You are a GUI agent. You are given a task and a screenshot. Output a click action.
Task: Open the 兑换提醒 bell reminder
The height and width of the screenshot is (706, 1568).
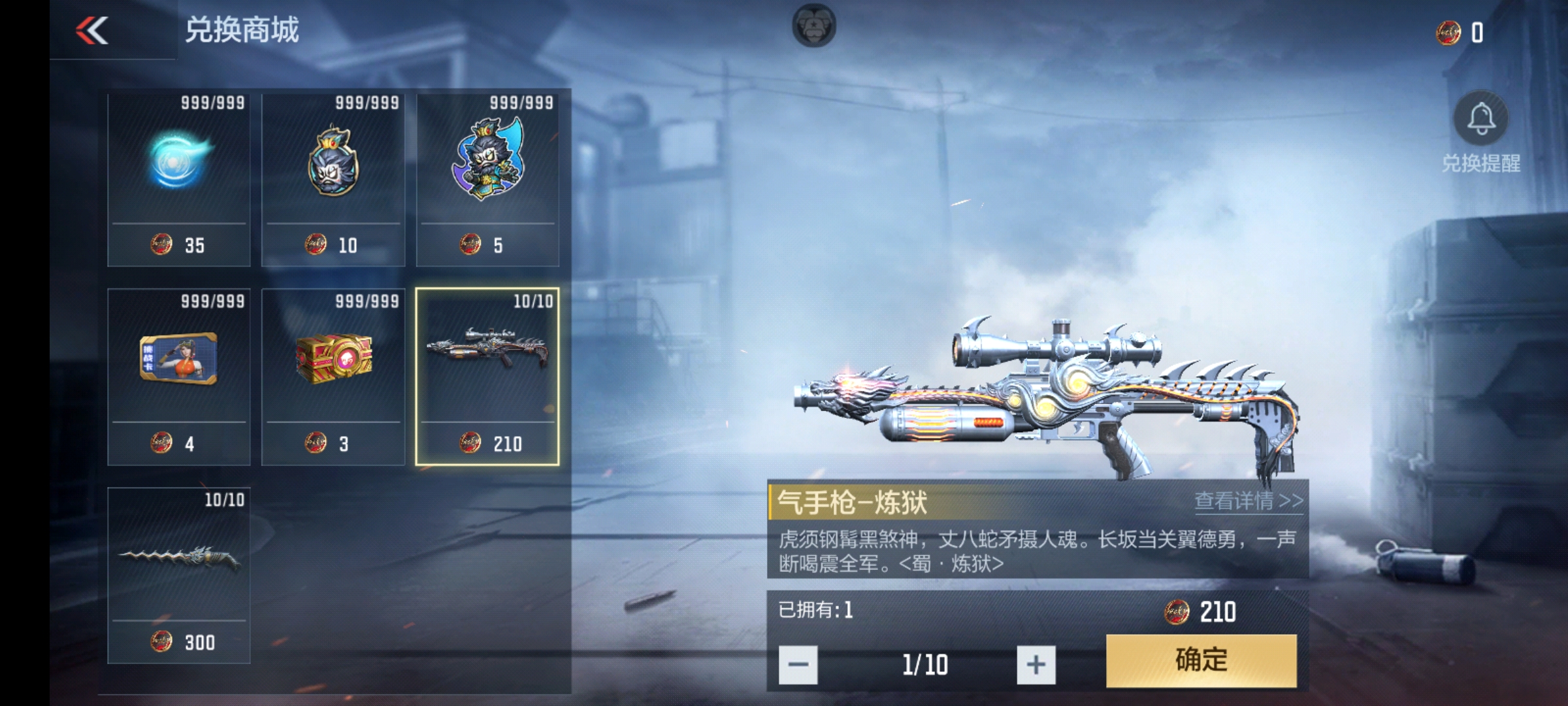[x=1480, y=120]
